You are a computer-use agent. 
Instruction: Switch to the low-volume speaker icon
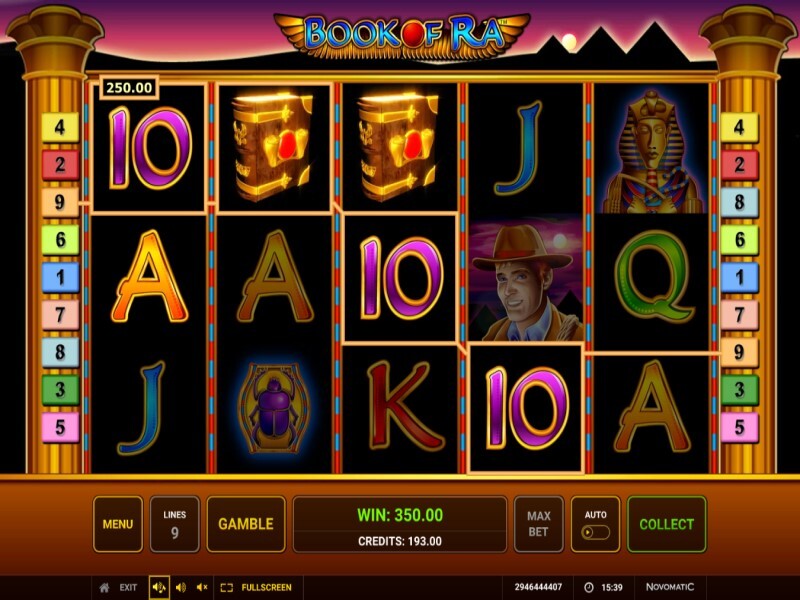pos(180,588)
